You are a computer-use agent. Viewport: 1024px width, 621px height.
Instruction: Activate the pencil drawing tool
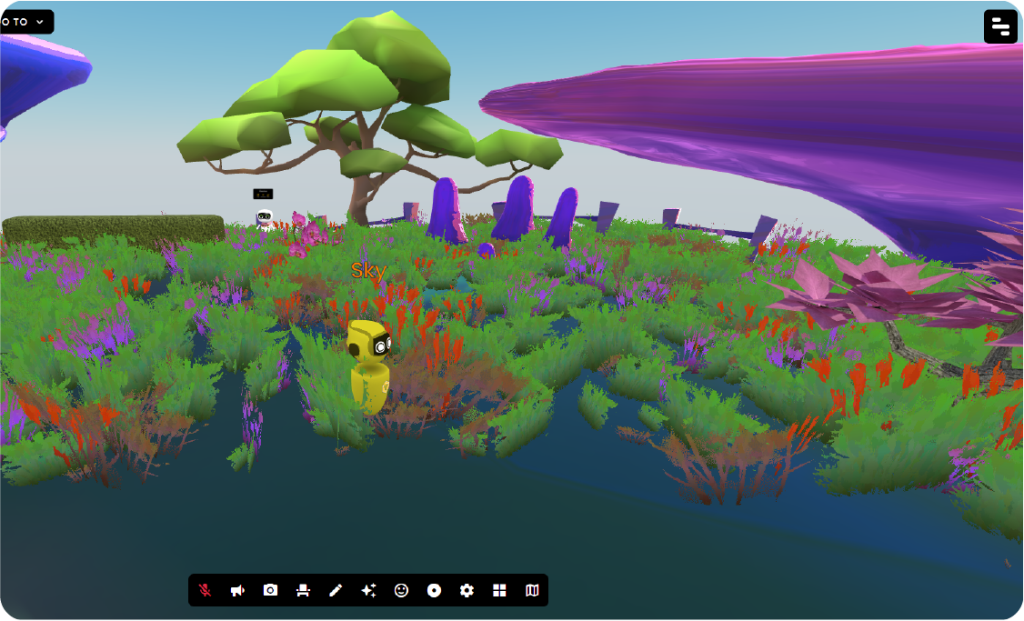[335, 590]
